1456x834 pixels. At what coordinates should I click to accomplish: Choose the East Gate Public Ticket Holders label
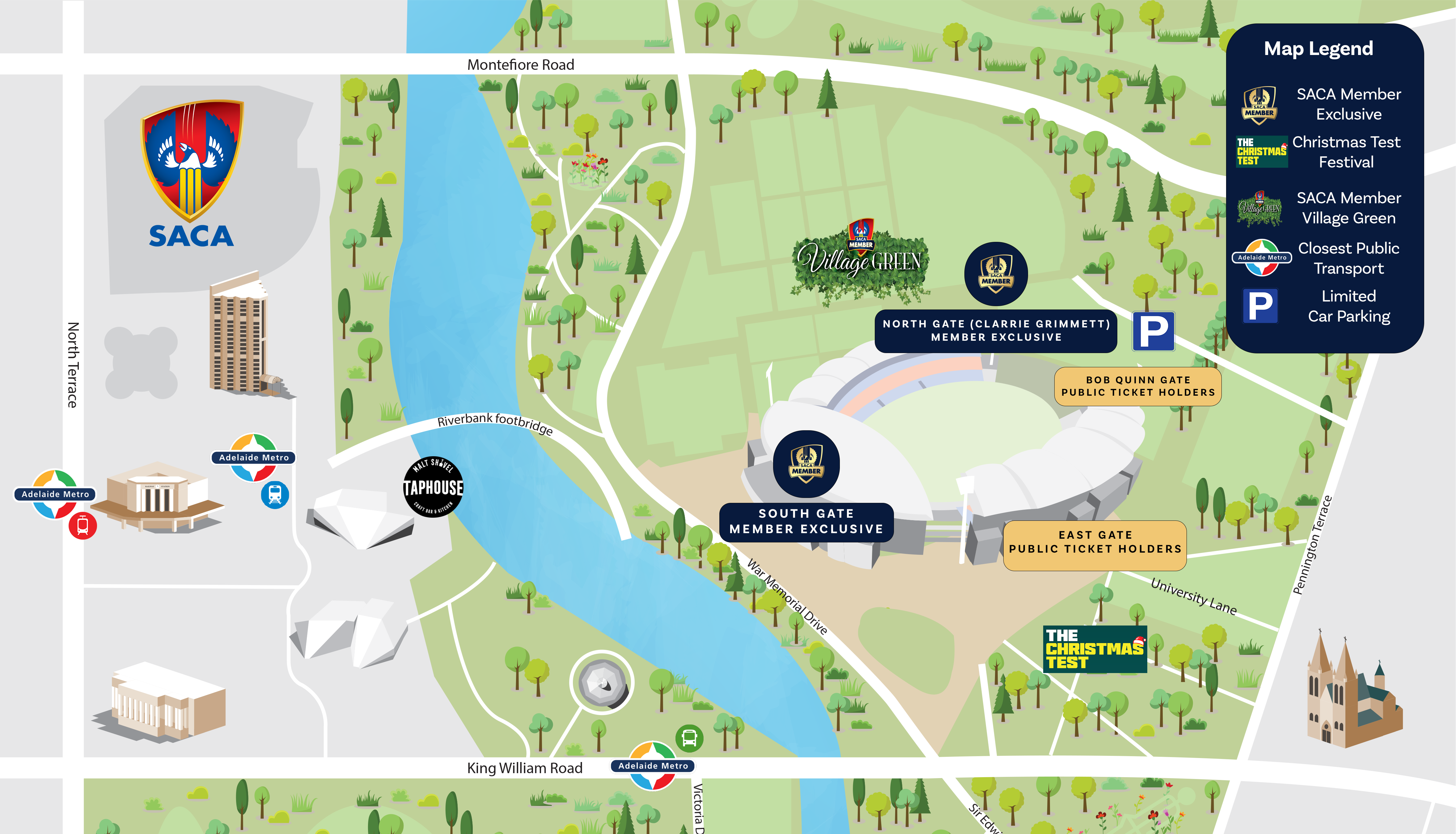pos(1094,542)
